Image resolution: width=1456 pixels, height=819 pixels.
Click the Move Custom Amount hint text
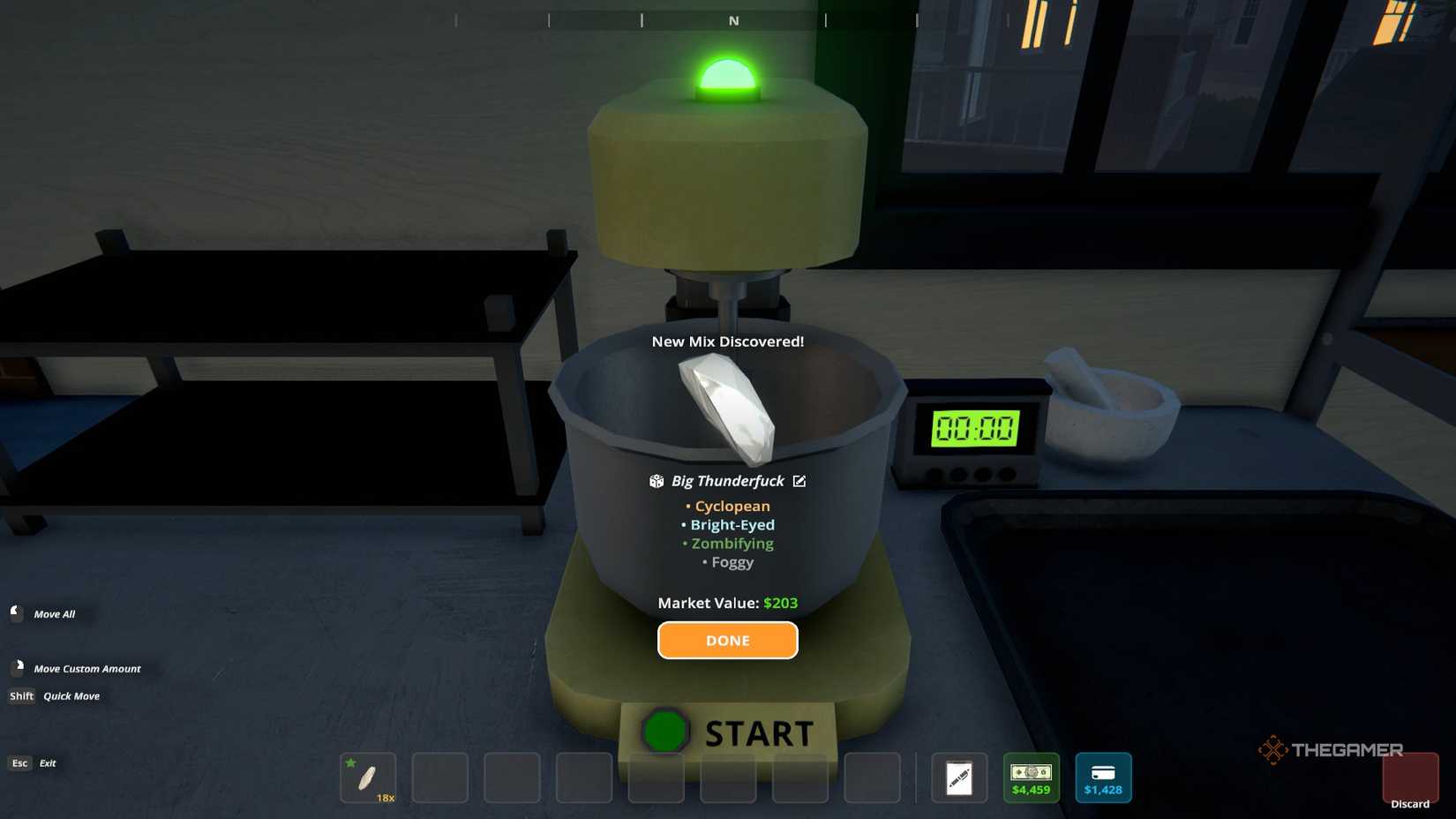tap(86, 668)
